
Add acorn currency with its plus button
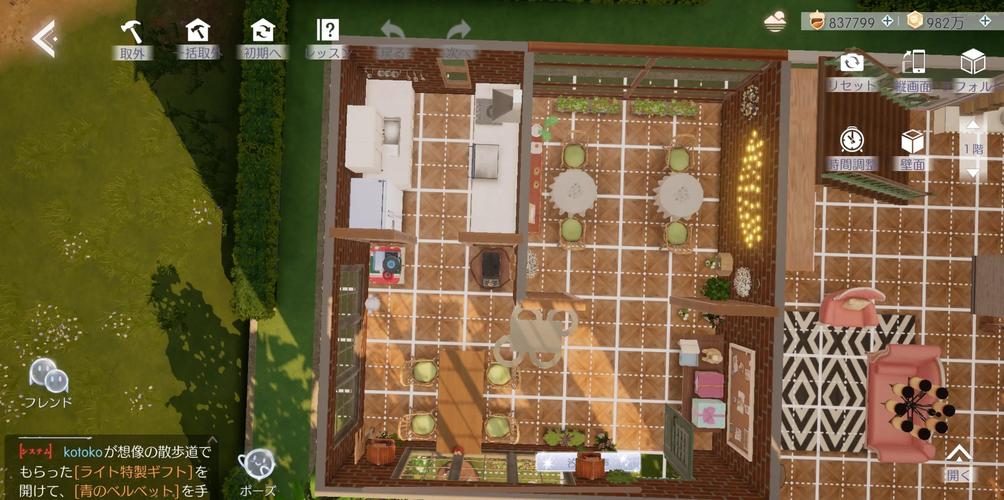887,22
